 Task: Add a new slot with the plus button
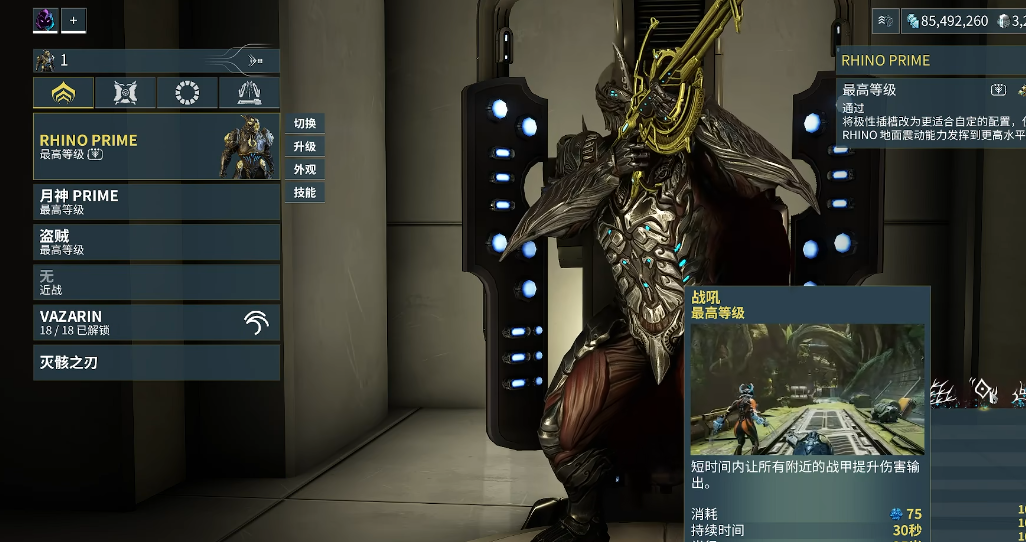73,20
